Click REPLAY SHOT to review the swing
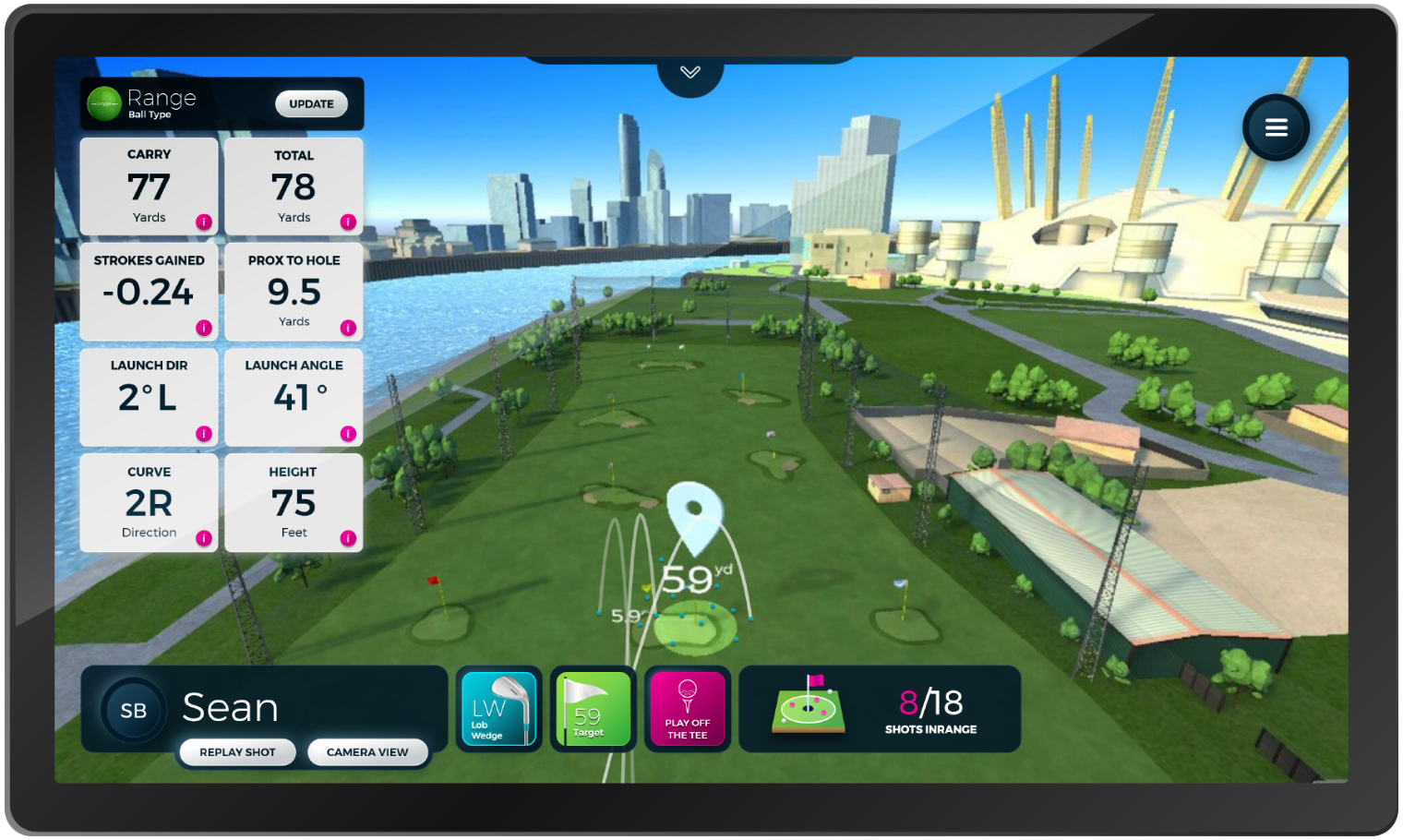Screen dimensions: 1403x840 (x=237, y=752)
